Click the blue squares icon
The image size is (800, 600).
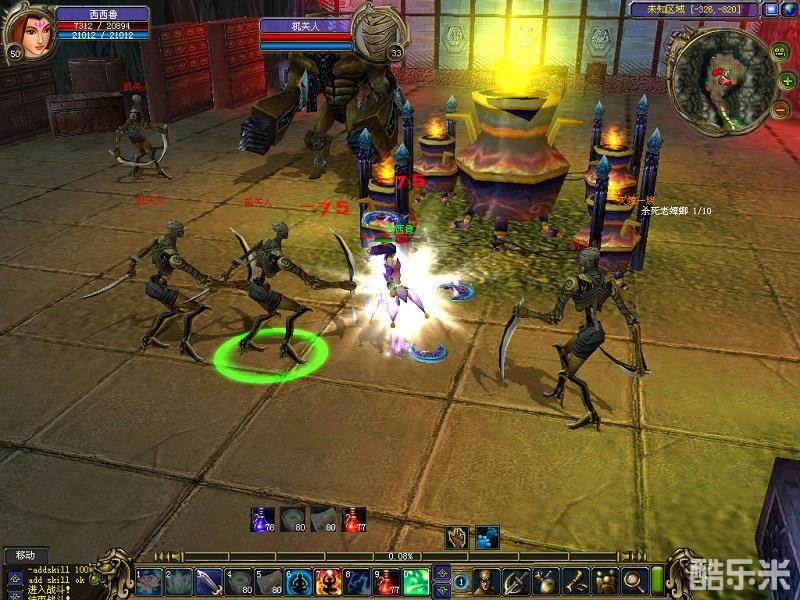click(487, 536)
